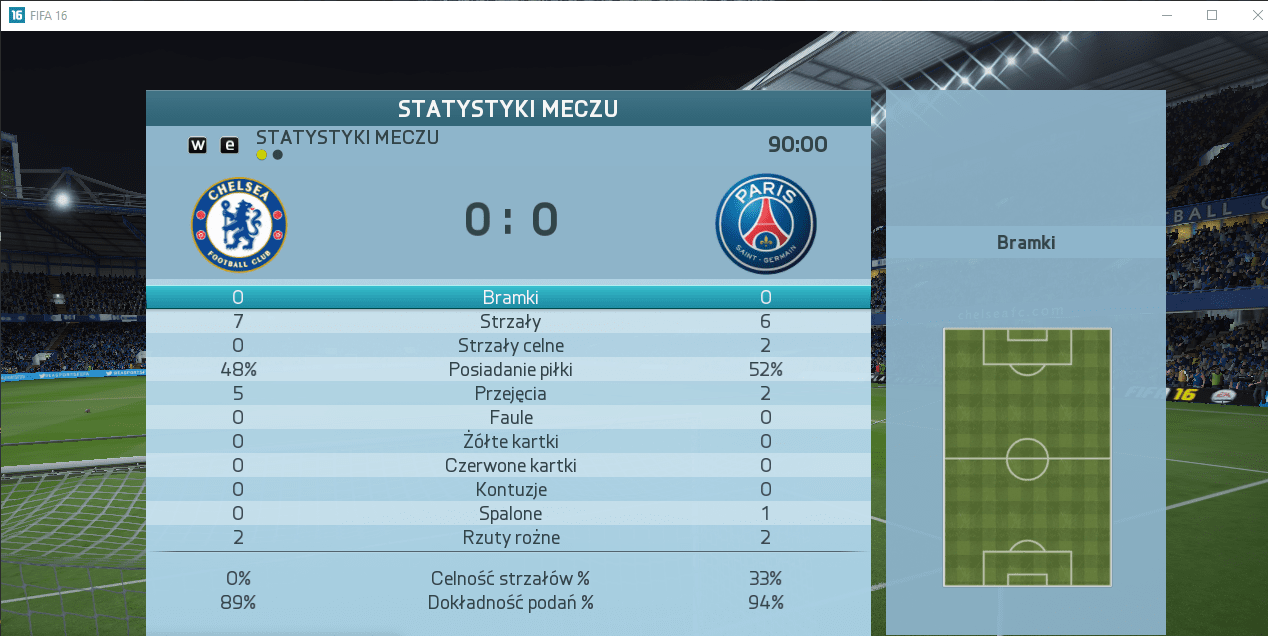1268x636 pixels.
Task: Select the Dokładność podań % row
Action: click(510, 602)
